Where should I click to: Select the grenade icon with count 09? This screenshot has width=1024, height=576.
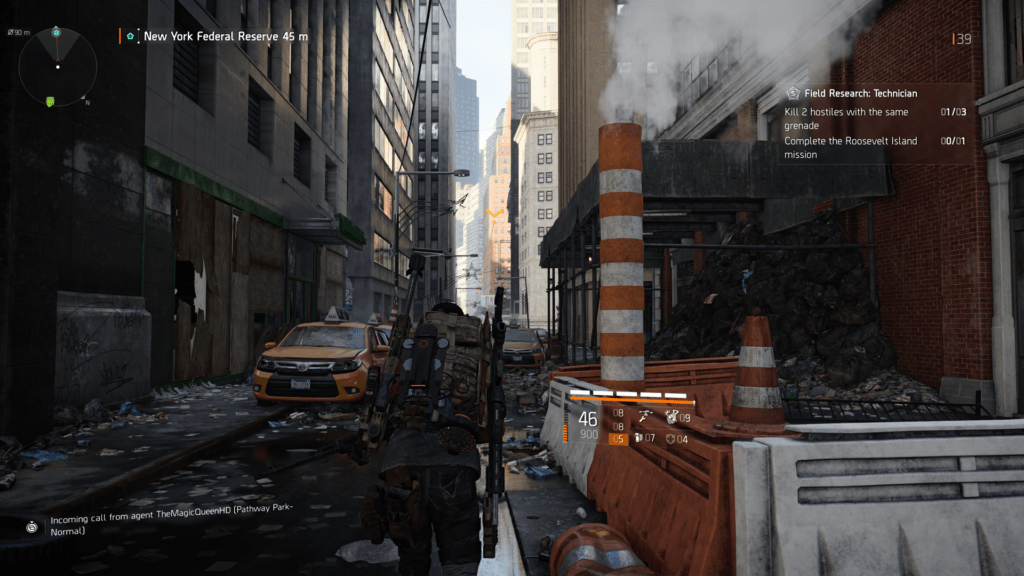(x=672, y=416)
